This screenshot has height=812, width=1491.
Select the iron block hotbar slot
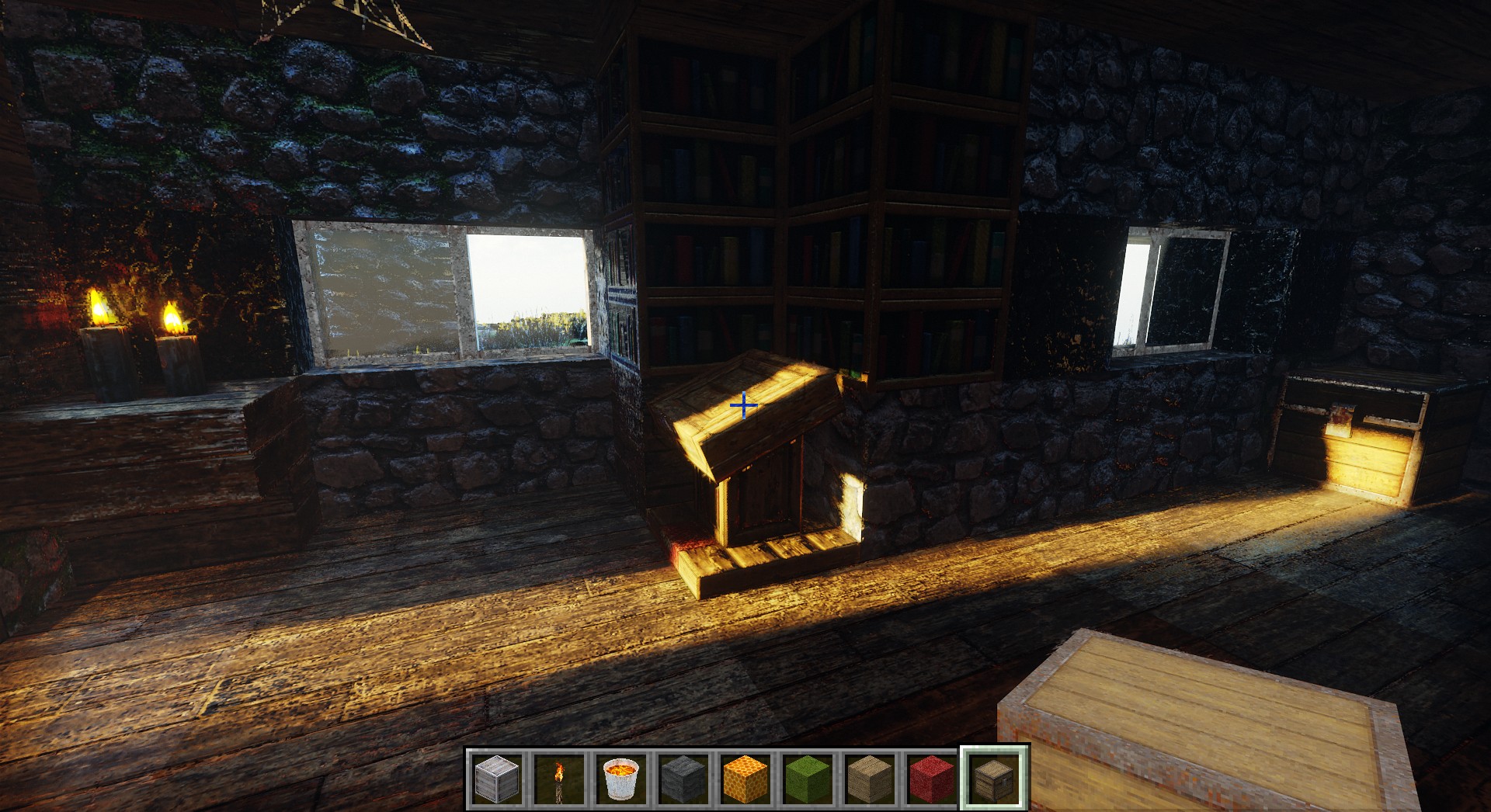pyautogui.click(x=497, y=778)
